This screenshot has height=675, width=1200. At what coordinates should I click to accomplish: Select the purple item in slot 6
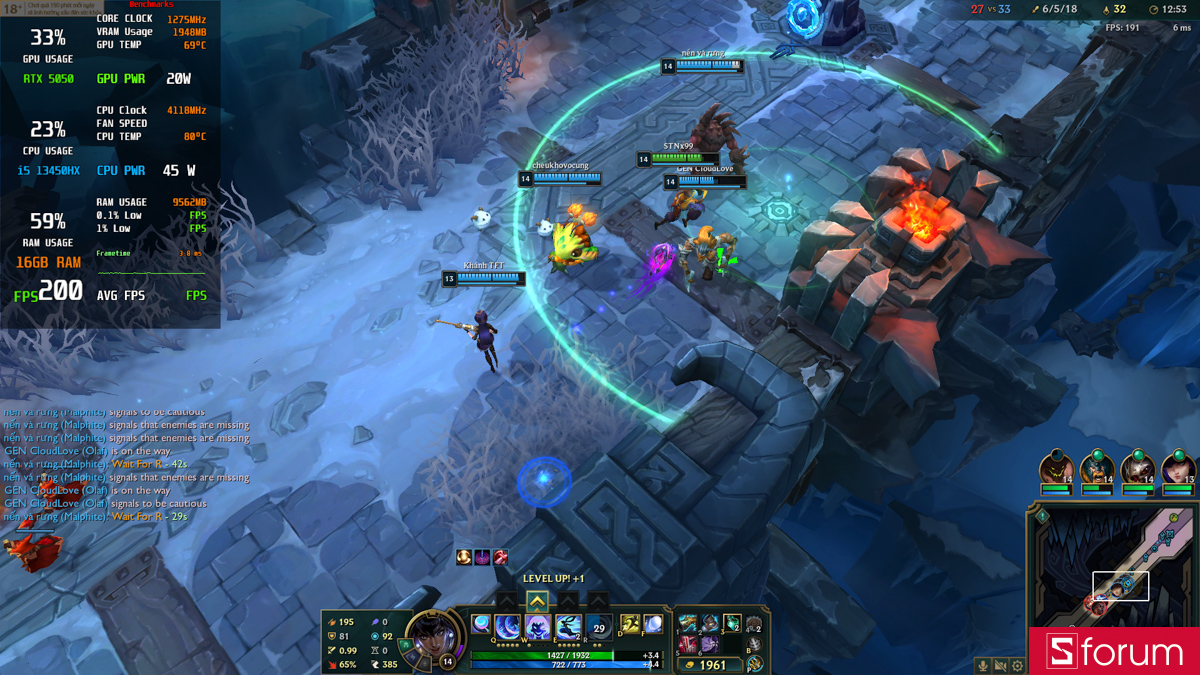tap(710, 644)
